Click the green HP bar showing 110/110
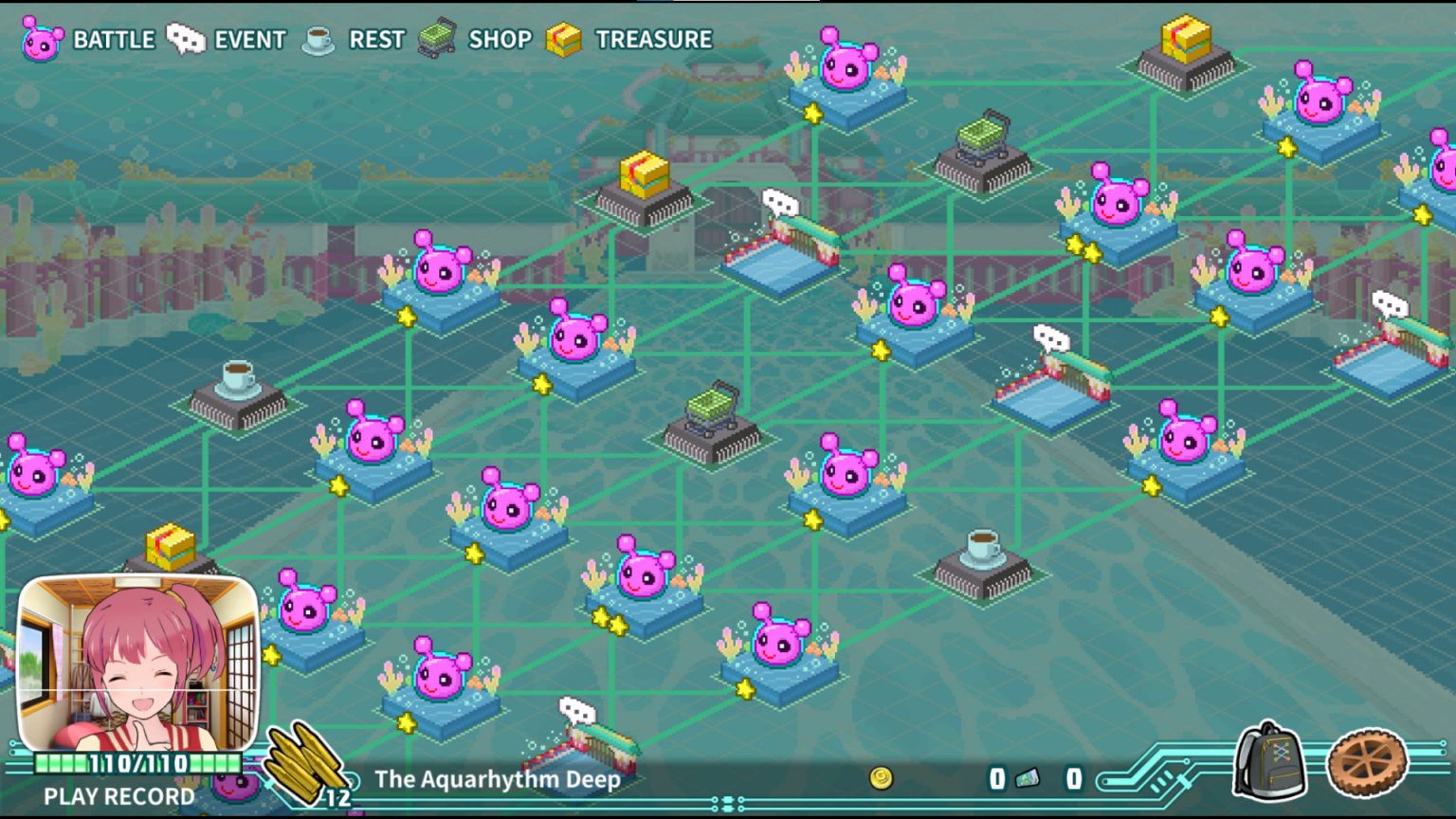The width and height of the screenshot is (1456, 819). [137, 761]
